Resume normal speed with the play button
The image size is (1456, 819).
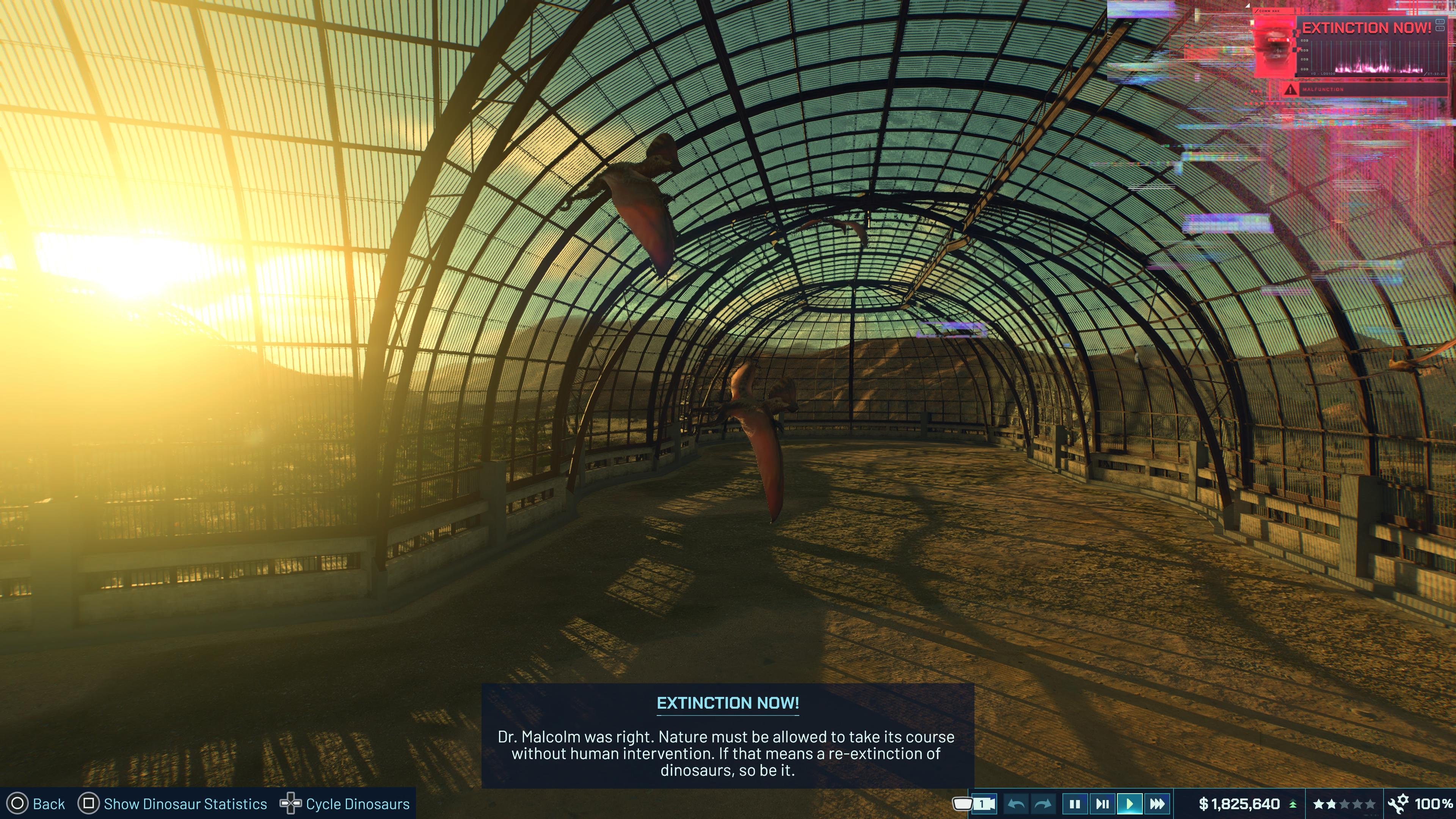1129,803
